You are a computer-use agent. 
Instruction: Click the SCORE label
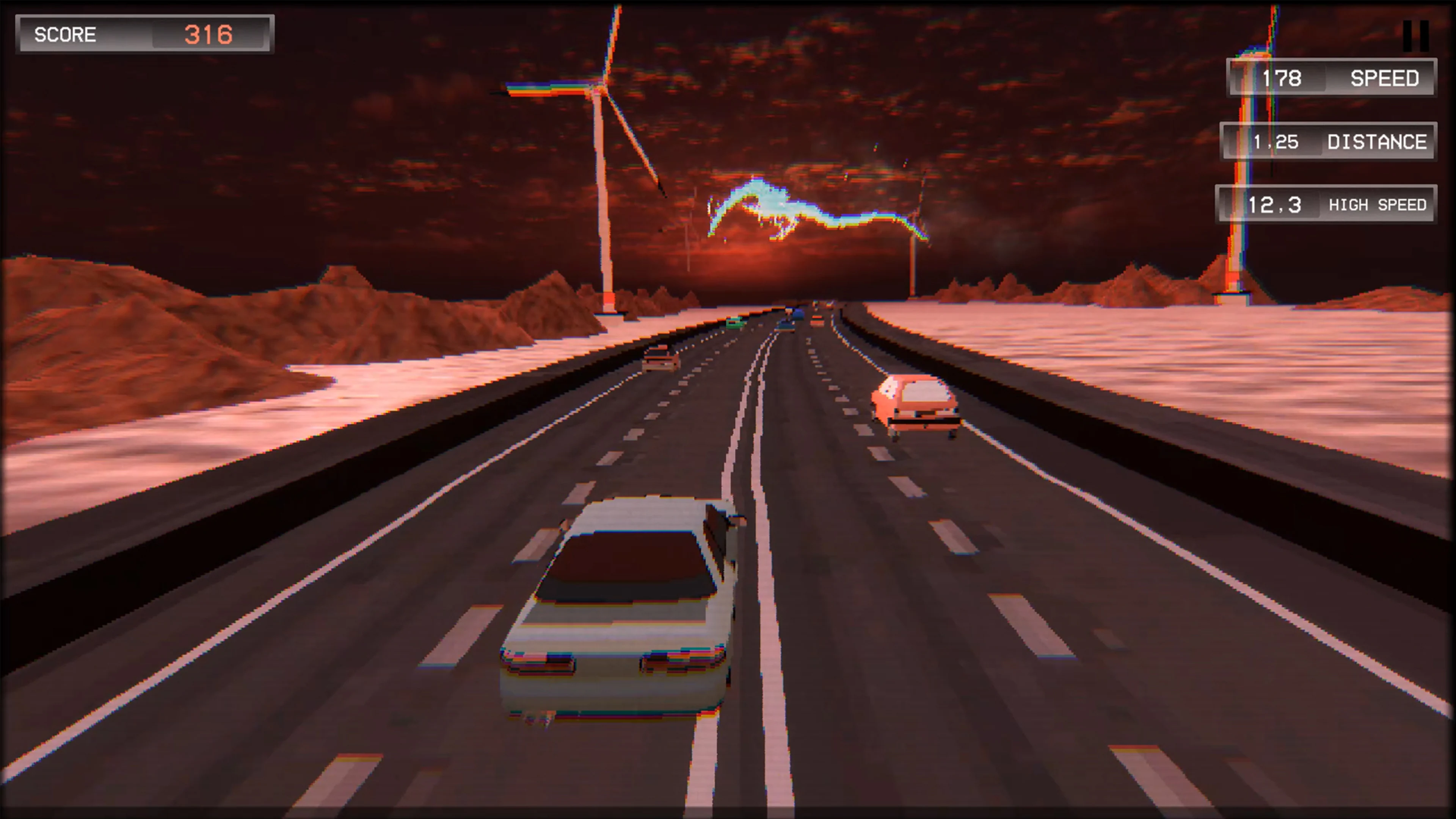pyautogui.click(x=66, y=35)
